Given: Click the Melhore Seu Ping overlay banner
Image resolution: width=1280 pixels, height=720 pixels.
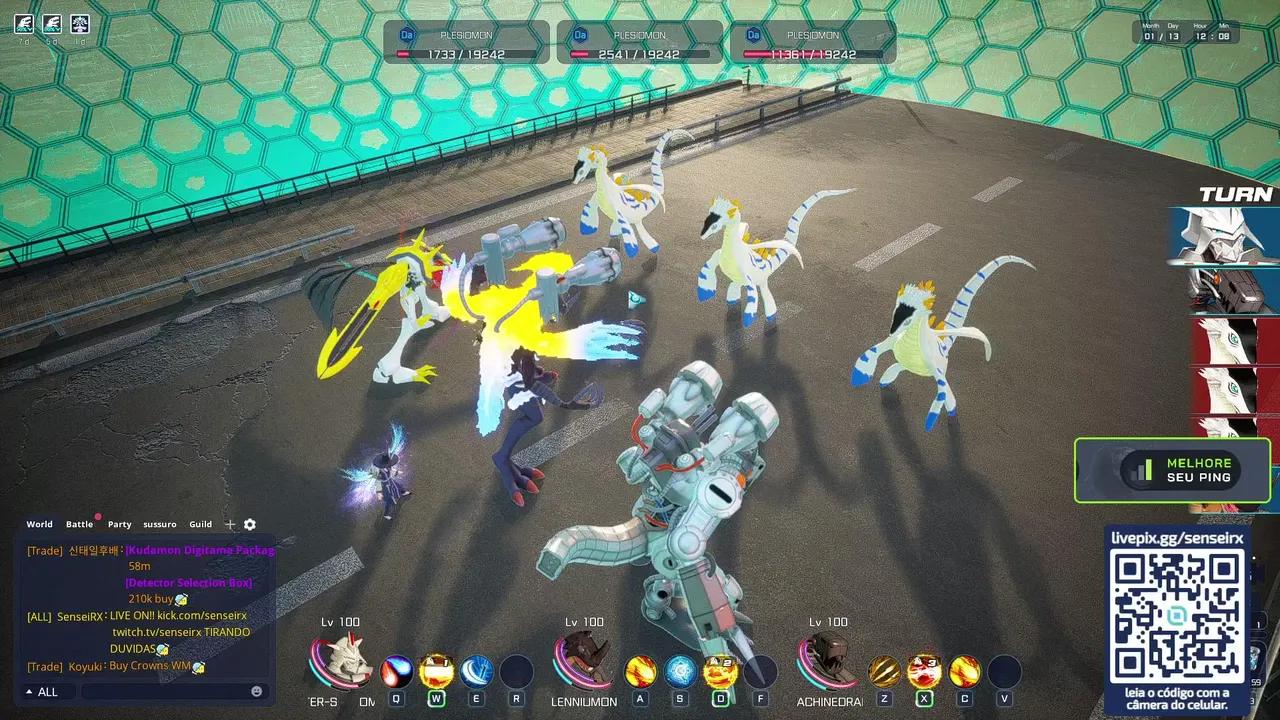Looking at the screenshot, I should coord(1172,470).
